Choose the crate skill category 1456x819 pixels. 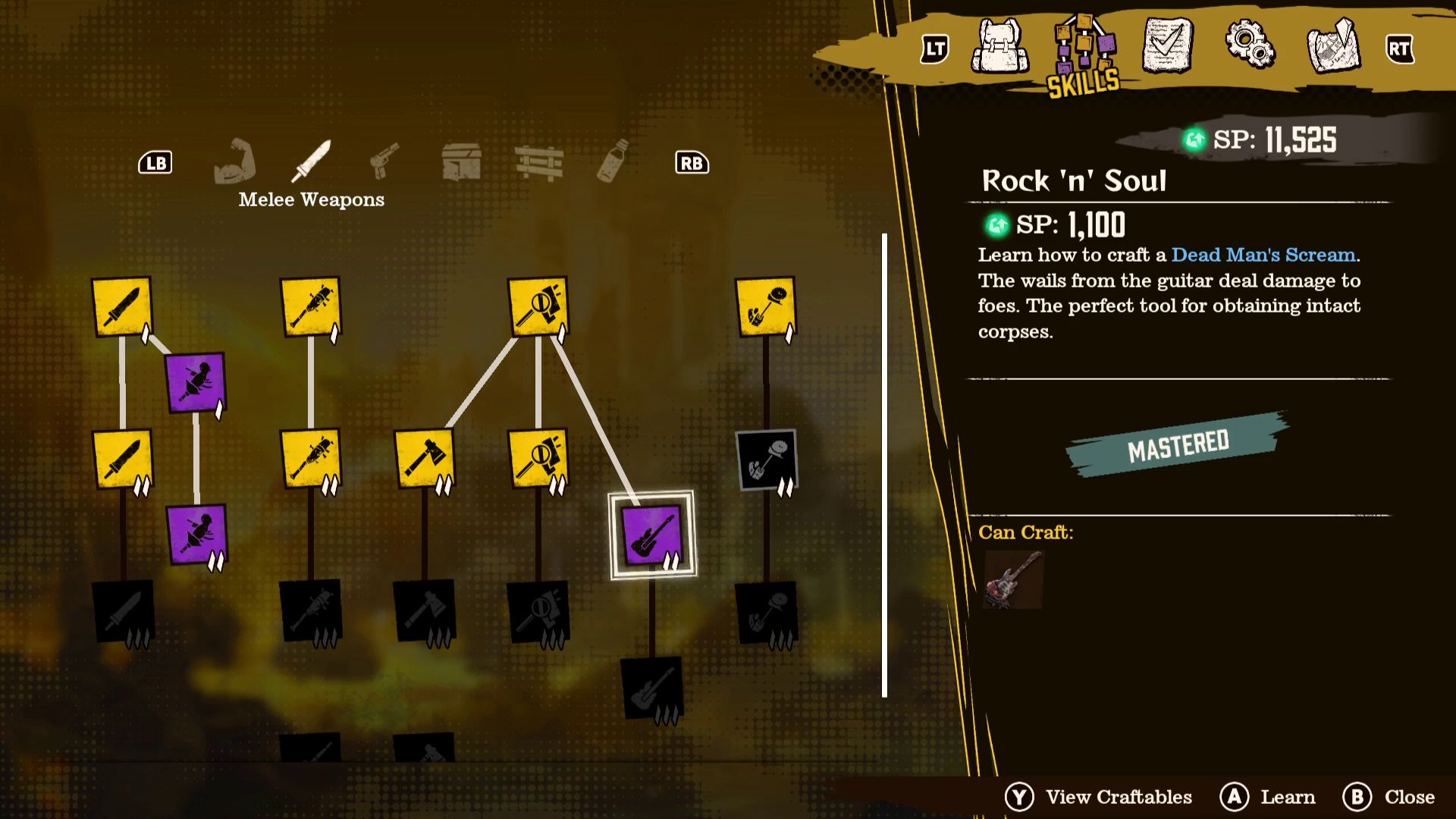[461, 162]
